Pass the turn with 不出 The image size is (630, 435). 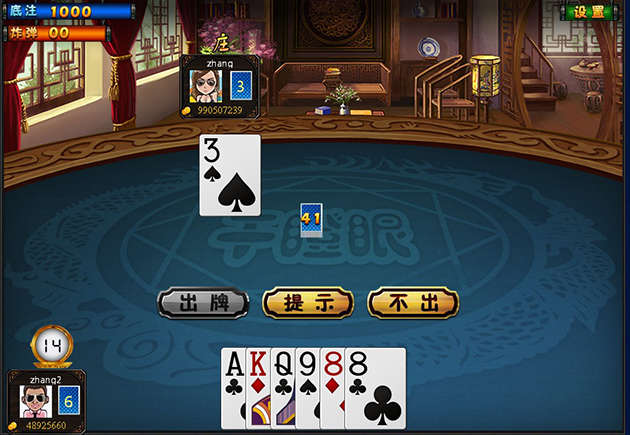[x=413, y=303]
